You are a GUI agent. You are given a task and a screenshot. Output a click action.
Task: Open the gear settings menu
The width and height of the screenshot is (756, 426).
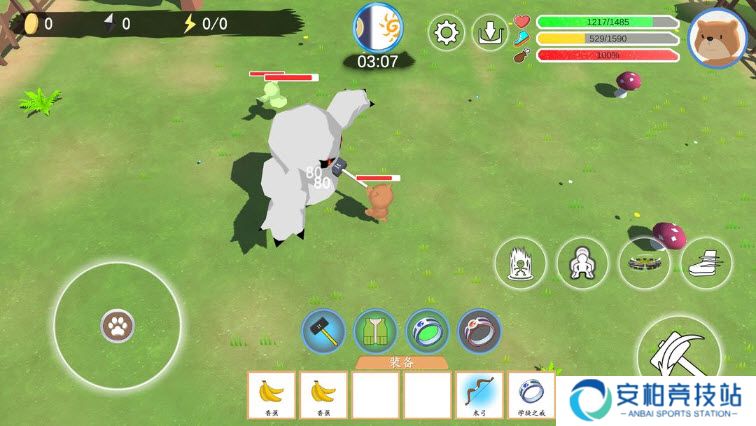click(x=446, y=33)
